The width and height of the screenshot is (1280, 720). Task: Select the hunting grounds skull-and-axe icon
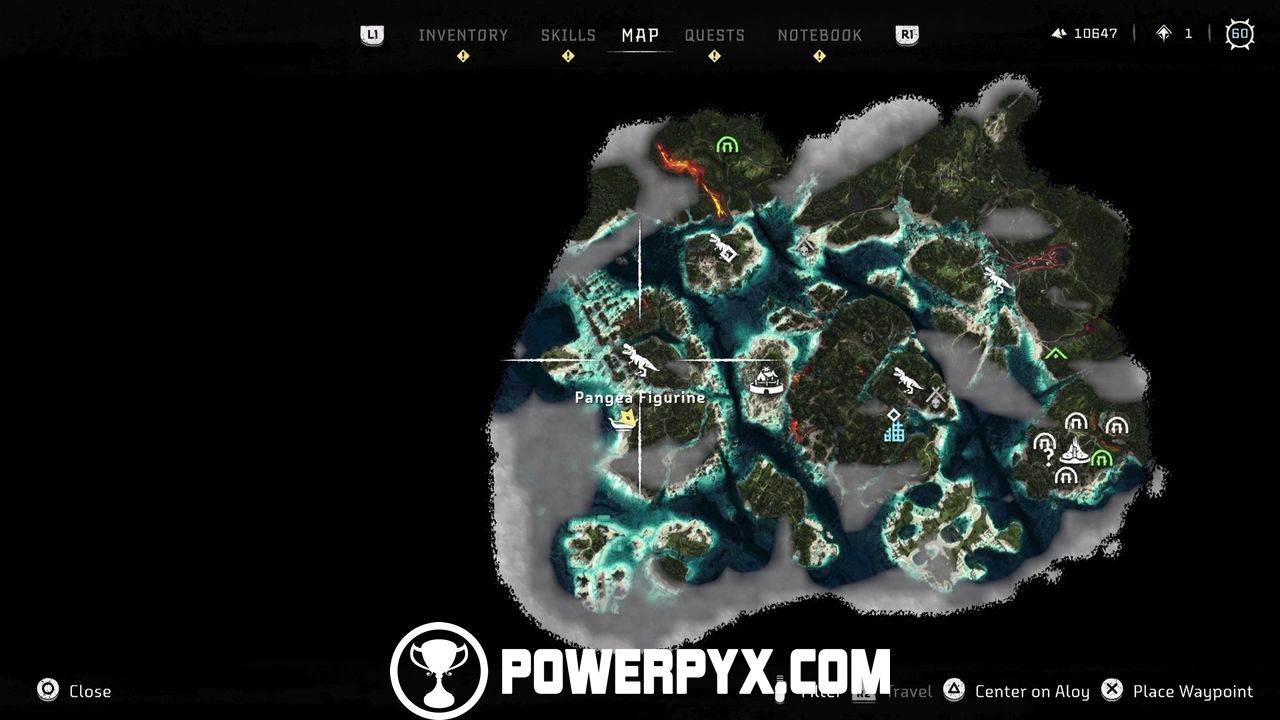click(x=935, y=396)
